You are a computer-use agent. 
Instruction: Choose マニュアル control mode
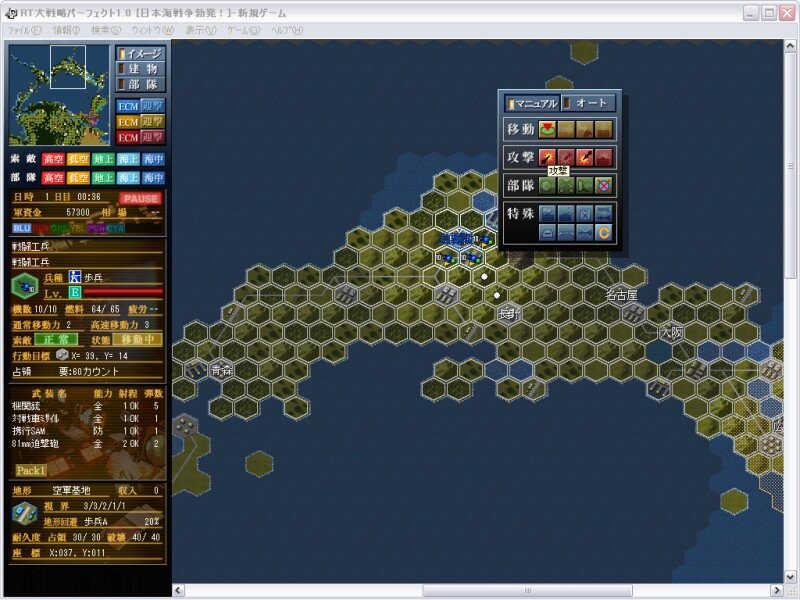pyautogui.click(x=532, y=103)
